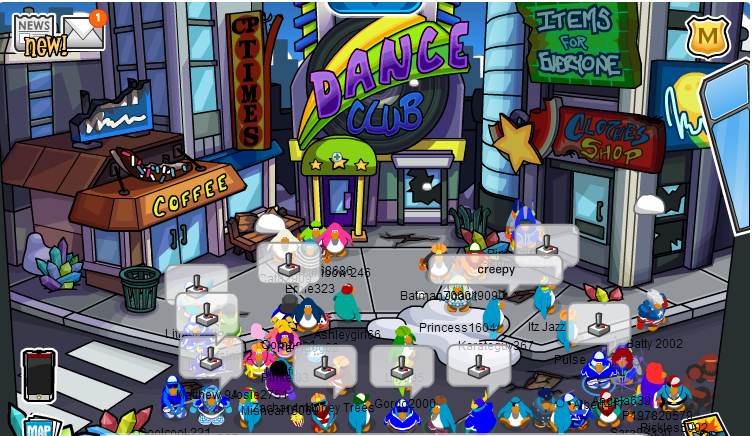Open the spy phone
Image resolution: width=752 pixels, height=436 pixels.
tap(38, 374)
